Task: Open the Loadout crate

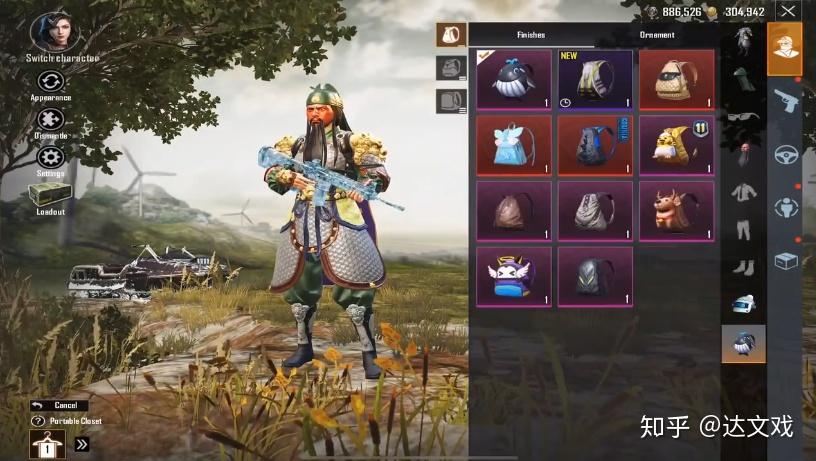Action: pyautogui.click(x=49, y=196)
